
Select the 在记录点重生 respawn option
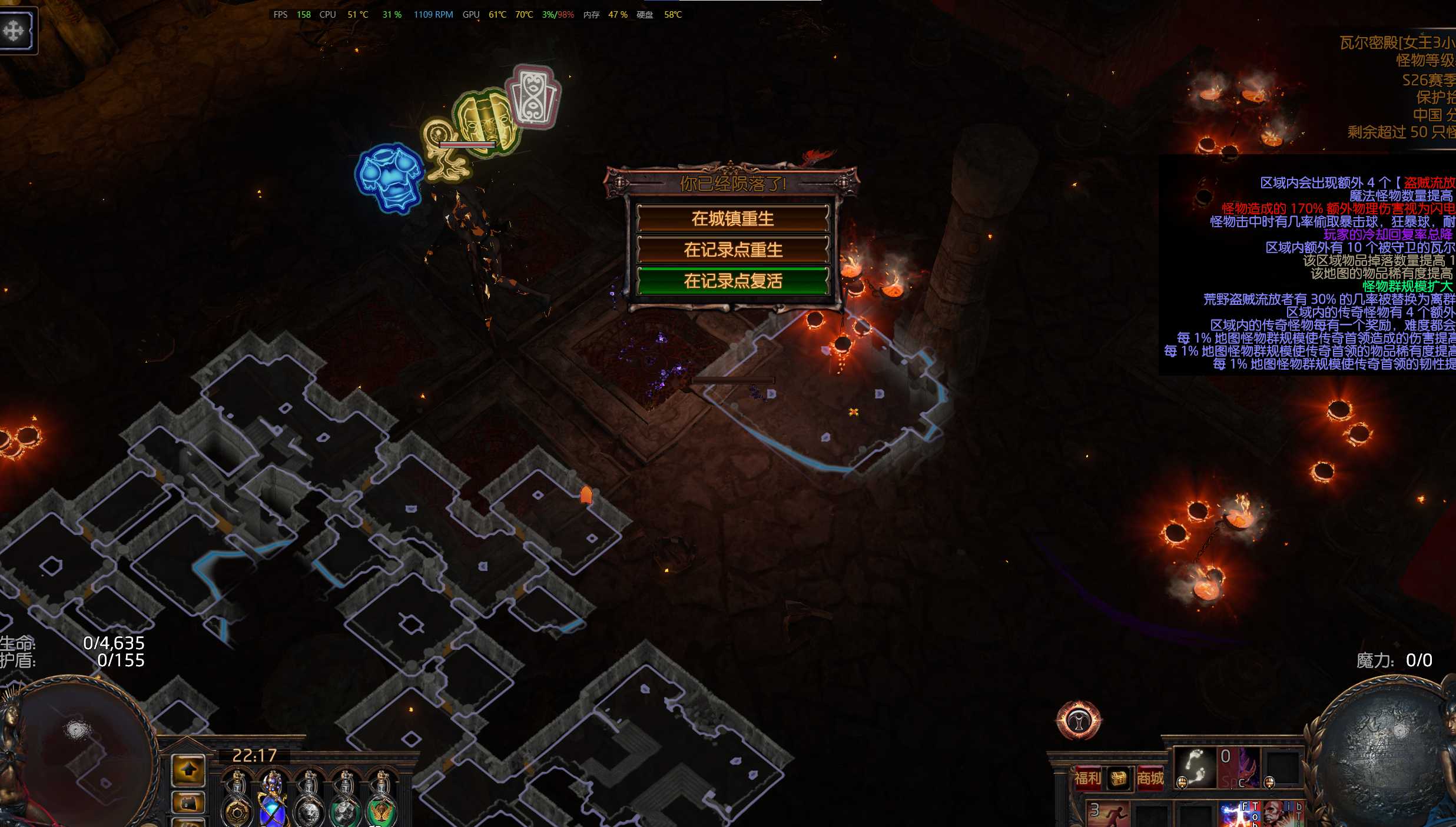coord(732,250)
